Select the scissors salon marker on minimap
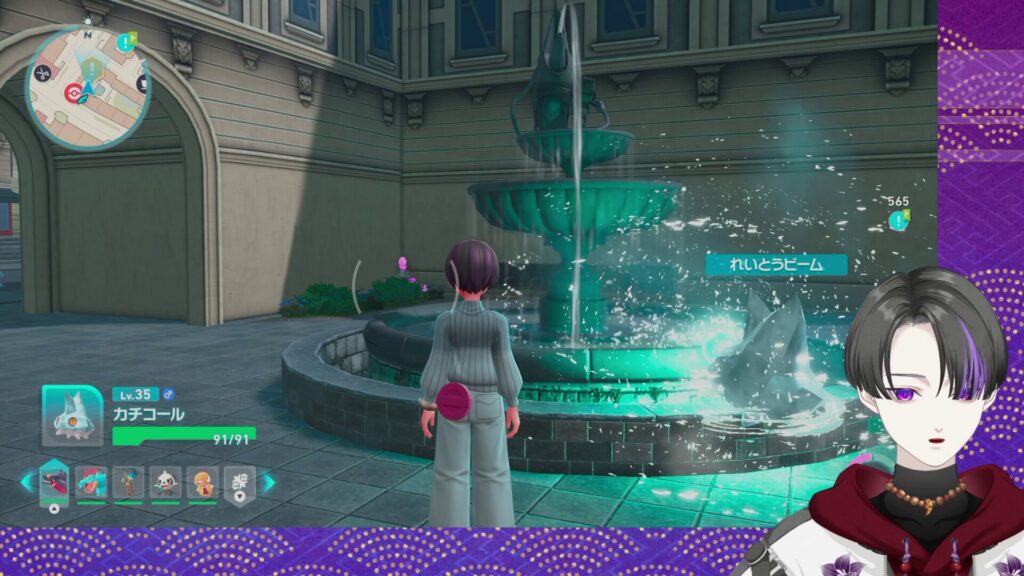The width and height of the screenshot is (1024, 576). click(x=43, y=73)
